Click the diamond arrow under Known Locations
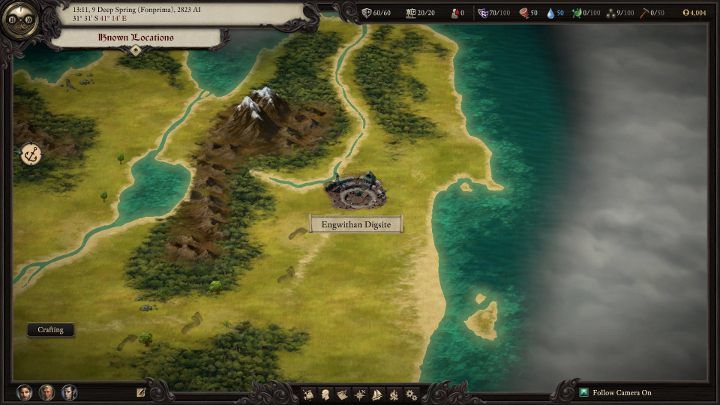Image resolution: width=720 pixels, height=405 pixels. (136, 50)
